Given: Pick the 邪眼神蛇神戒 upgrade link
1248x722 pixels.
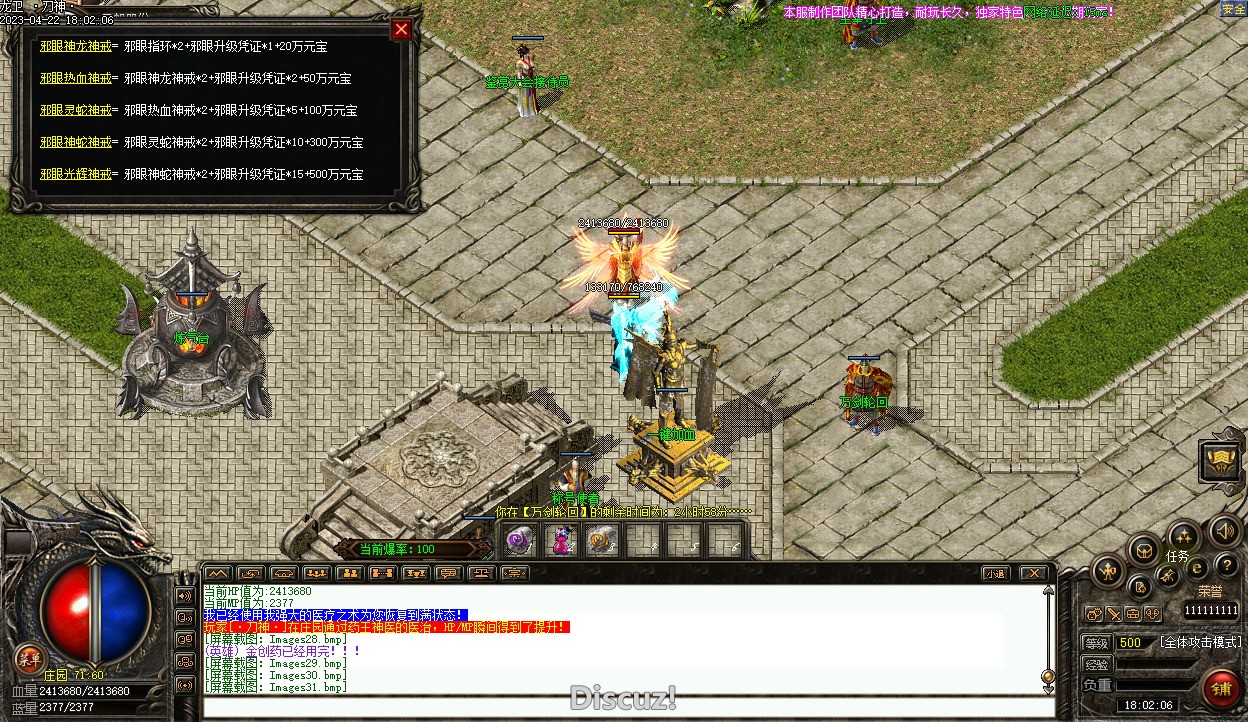Looking at the screenshot, I should click(x=76, y=142).
